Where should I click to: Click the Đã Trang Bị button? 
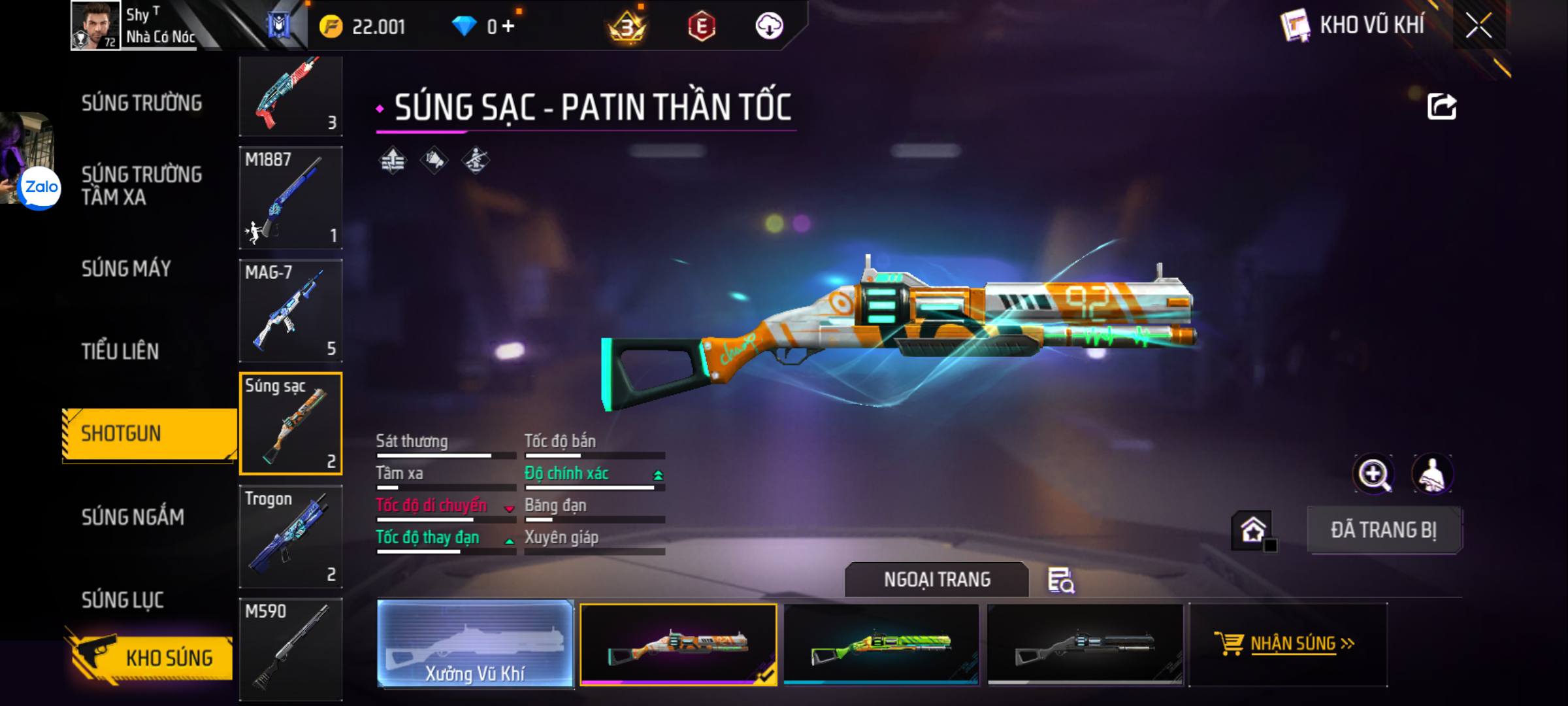click(1384, 530)
